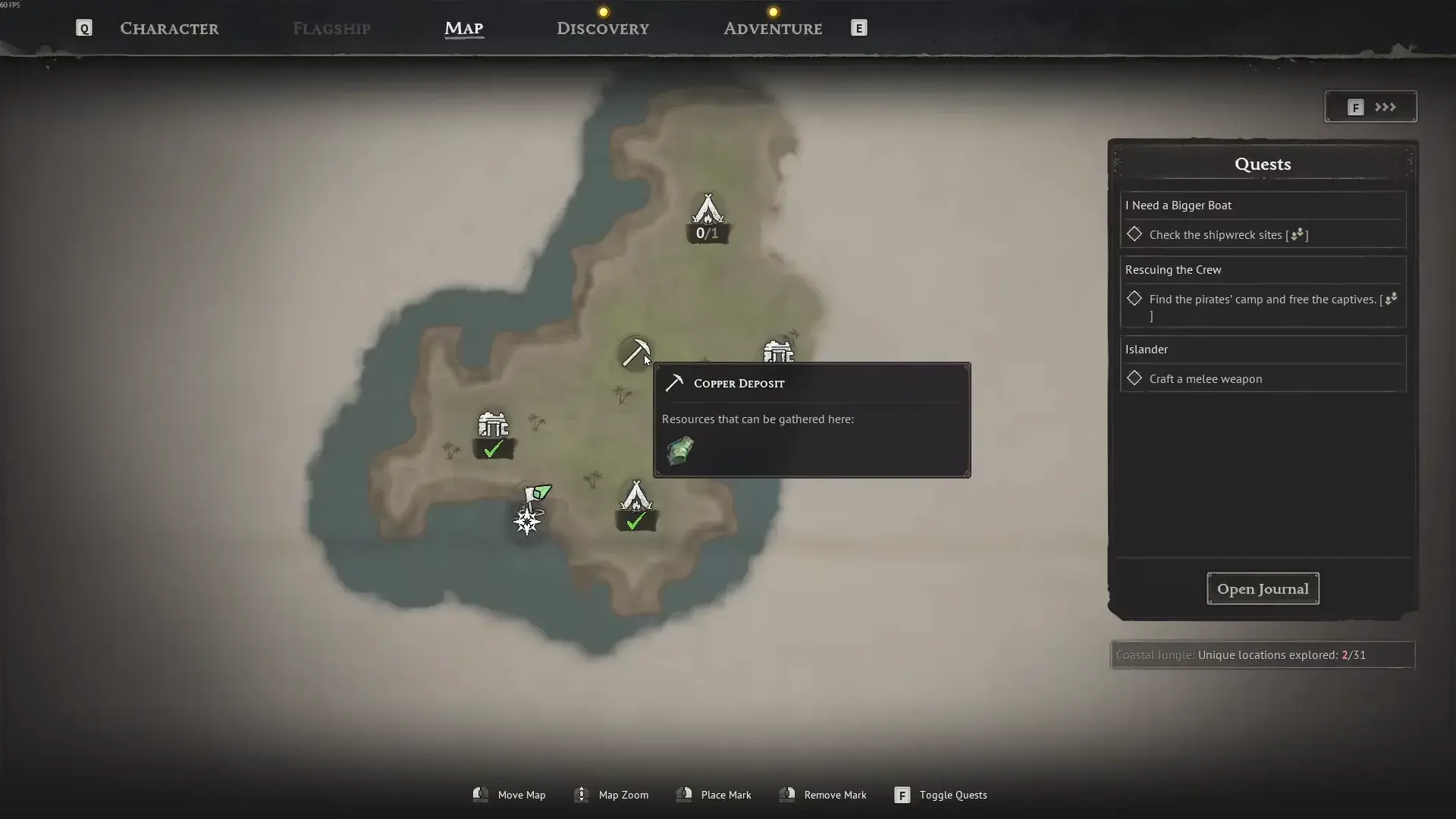Click the green flag map marker
Screen dimensions: 1456x819
(x=538, y=494)
